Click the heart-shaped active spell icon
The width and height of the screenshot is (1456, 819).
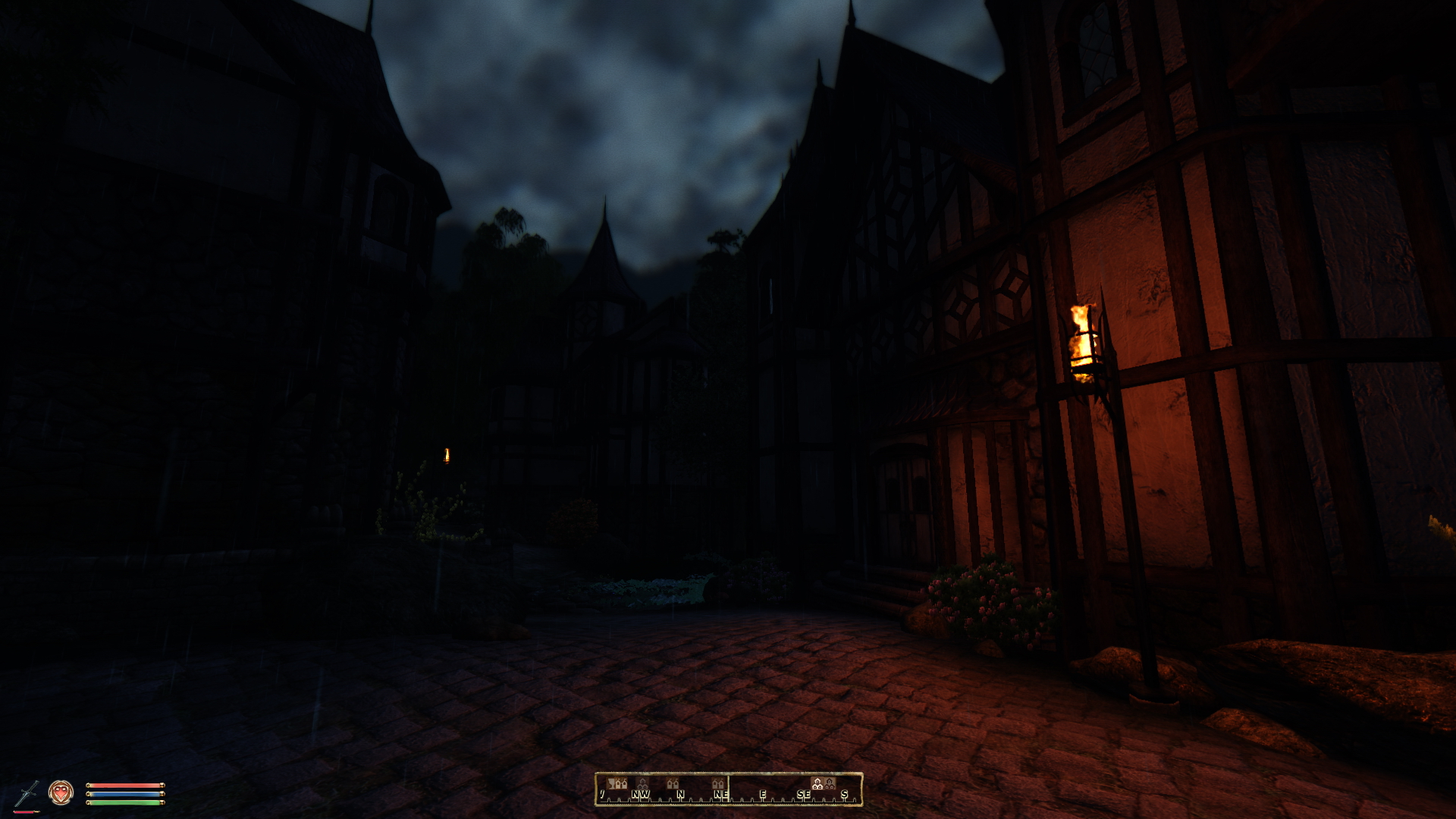click(61, 792)
